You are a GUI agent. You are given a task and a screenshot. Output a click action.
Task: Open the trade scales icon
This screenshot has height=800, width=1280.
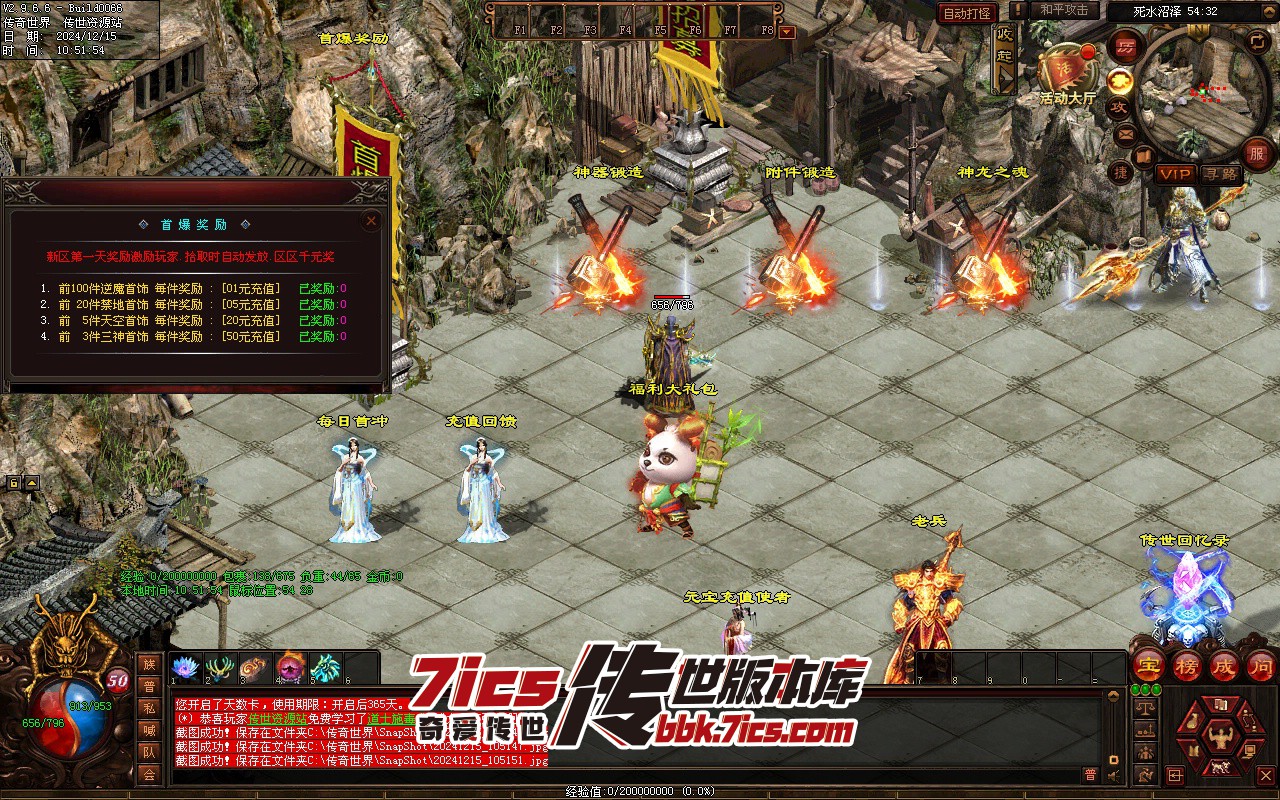click(x=1146, y=706)
